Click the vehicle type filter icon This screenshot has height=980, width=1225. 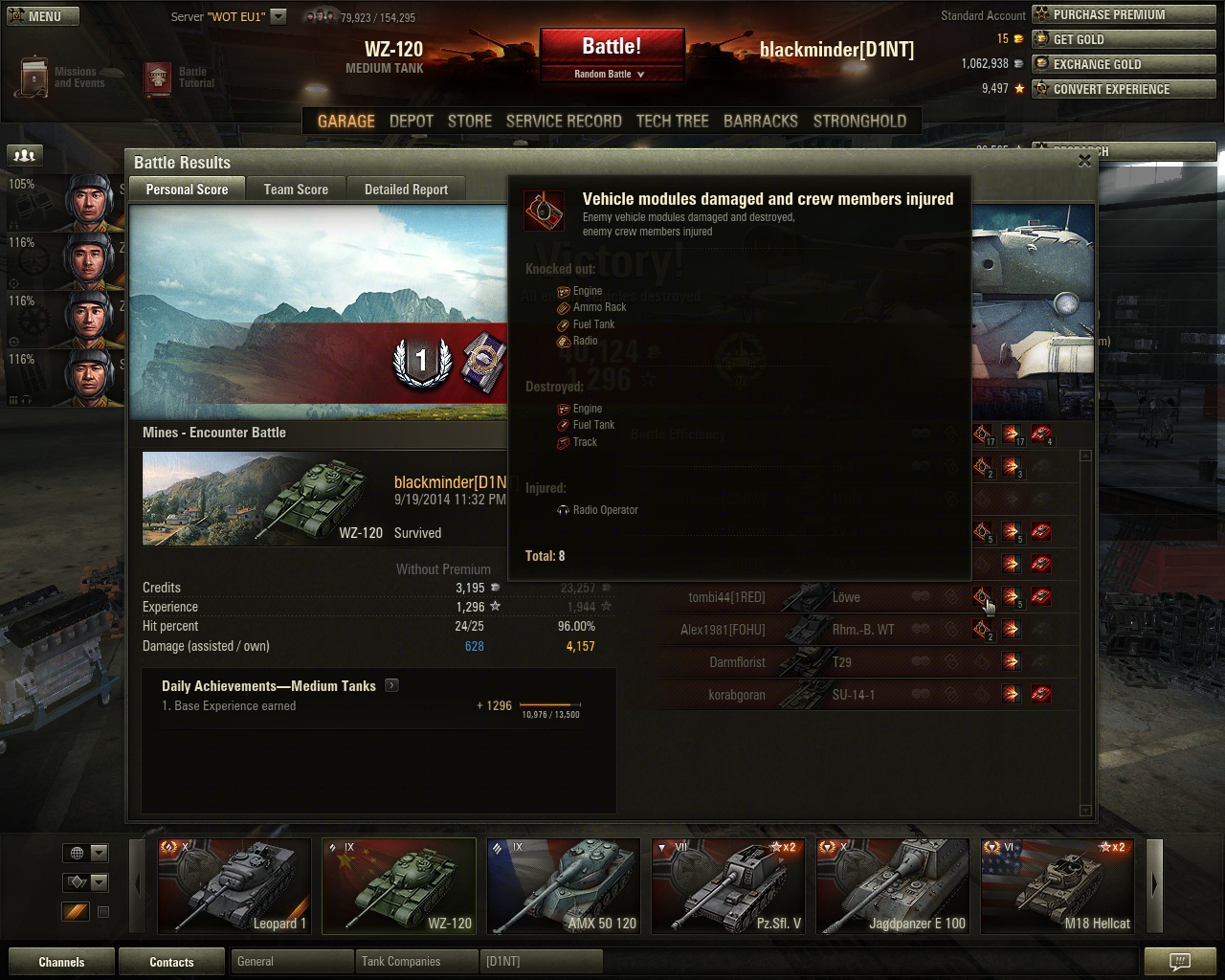click(78, 881)
